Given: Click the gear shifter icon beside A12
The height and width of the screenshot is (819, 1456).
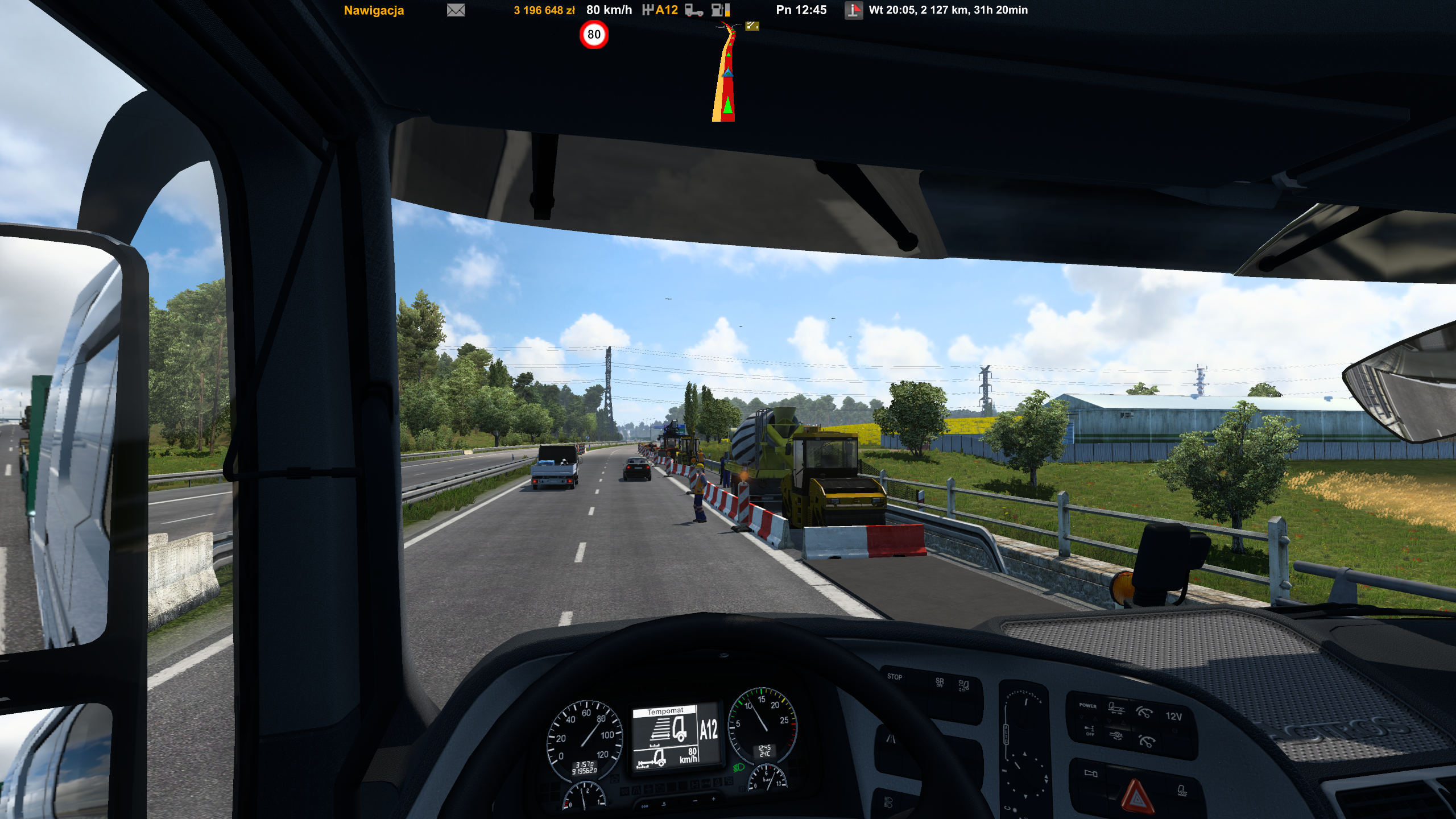Looking at the screenshot, I should click(x=647, y=10).
